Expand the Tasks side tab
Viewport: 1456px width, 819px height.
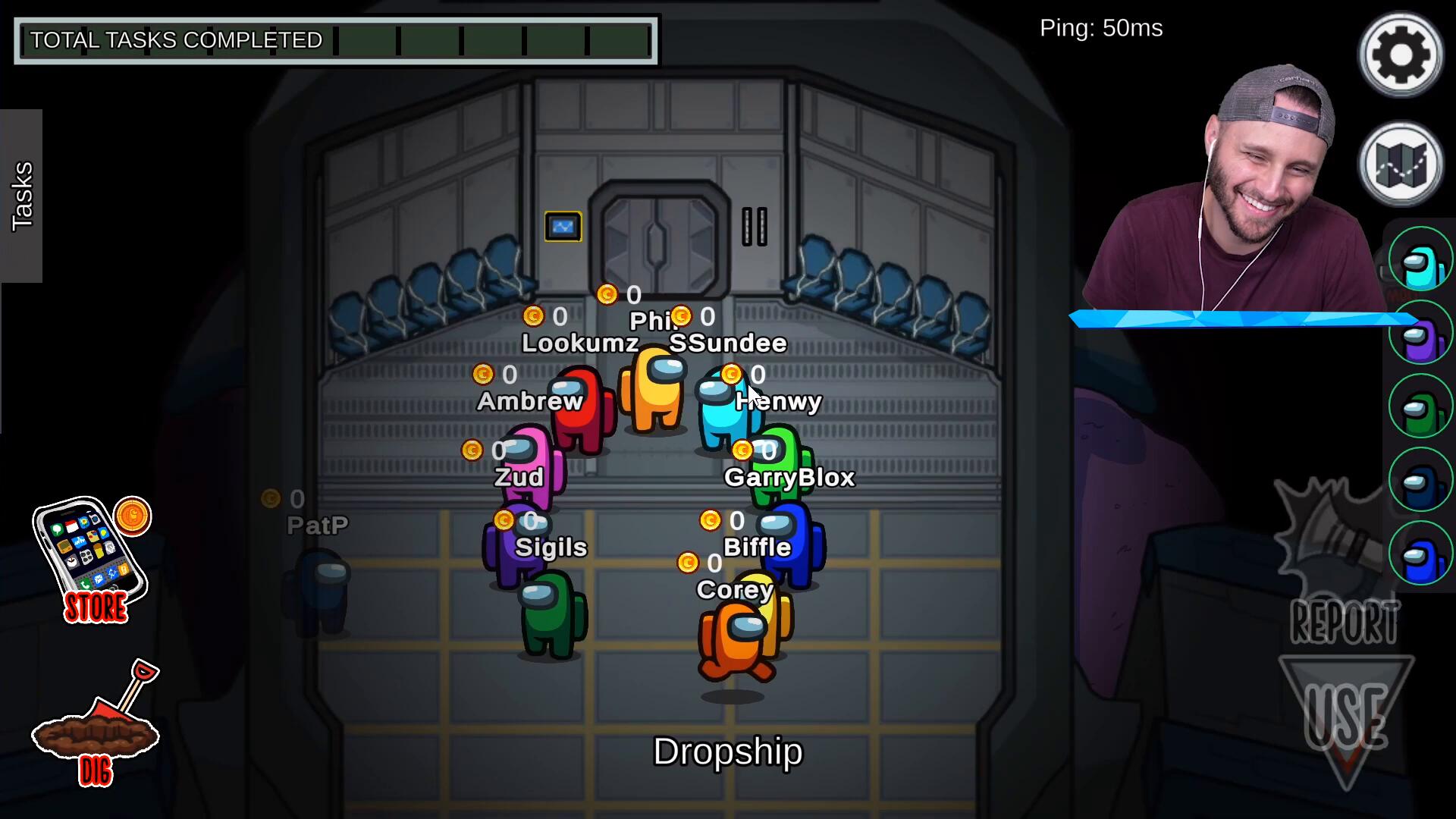[x=21, y=196]
